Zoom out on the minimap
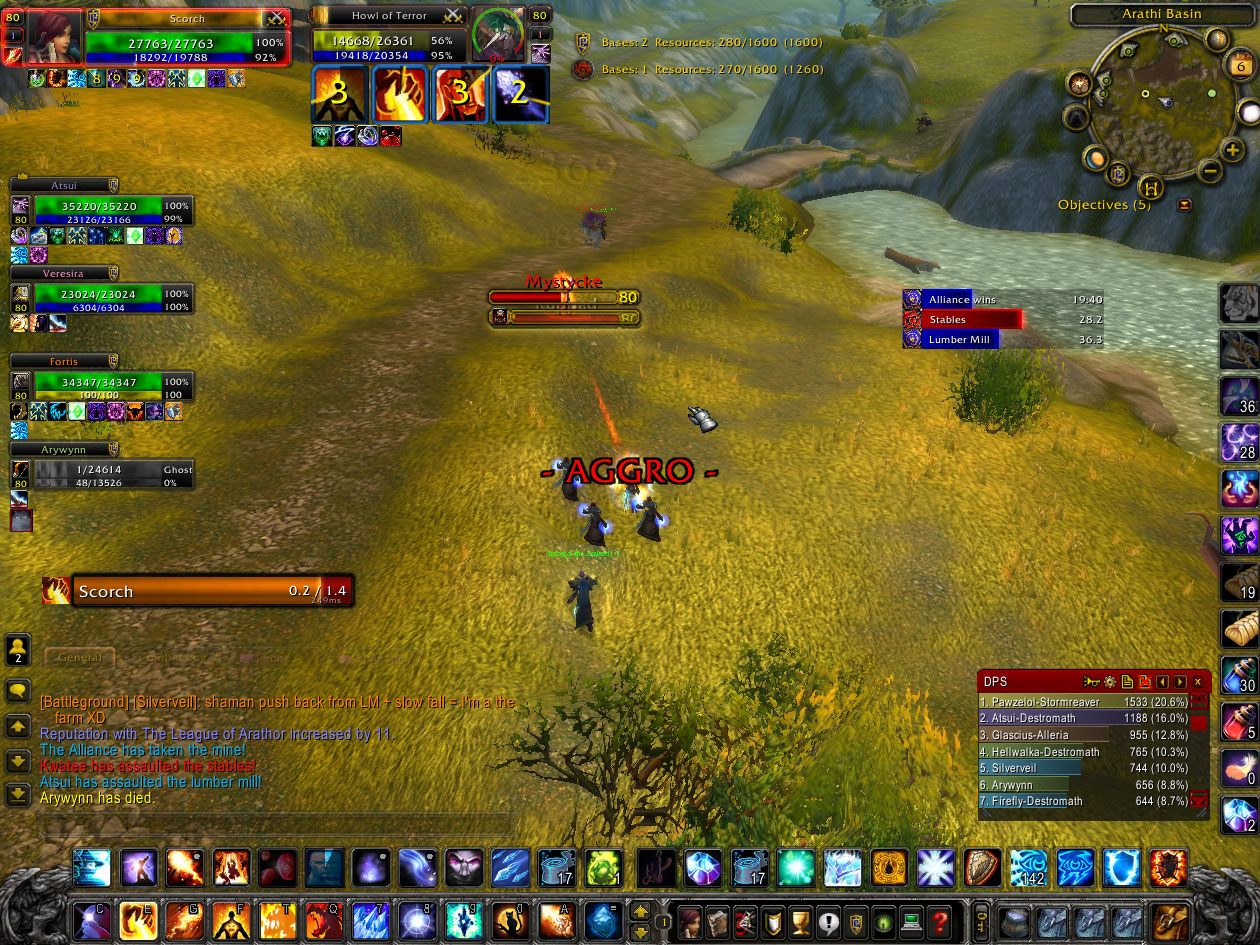 [1209, 171]
